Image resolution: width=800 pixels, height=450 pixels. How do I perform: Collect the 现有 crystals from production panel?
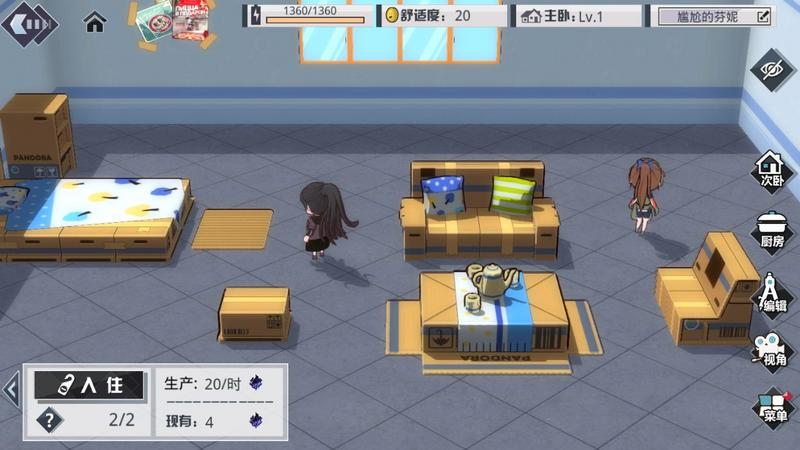click(x=256, y=421)
